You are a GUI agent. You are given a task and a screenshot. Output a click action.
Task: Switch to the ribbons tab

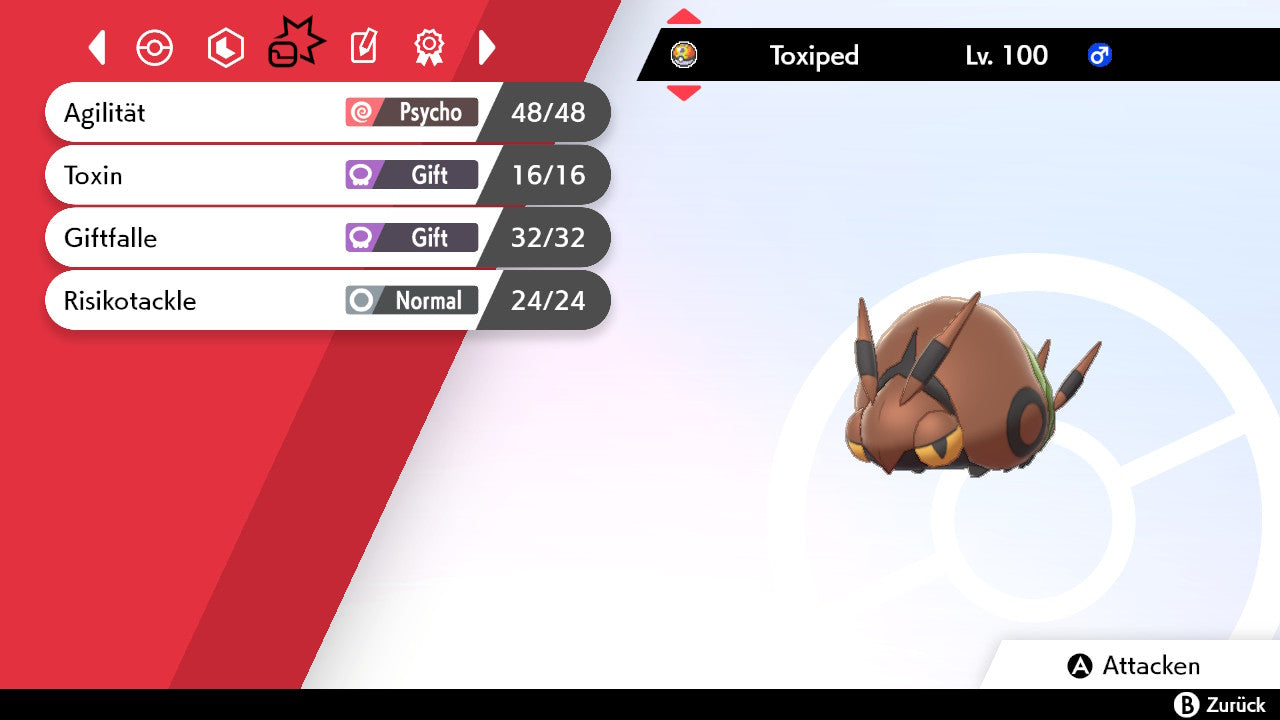pyautogui.click(x=429, y=47)
